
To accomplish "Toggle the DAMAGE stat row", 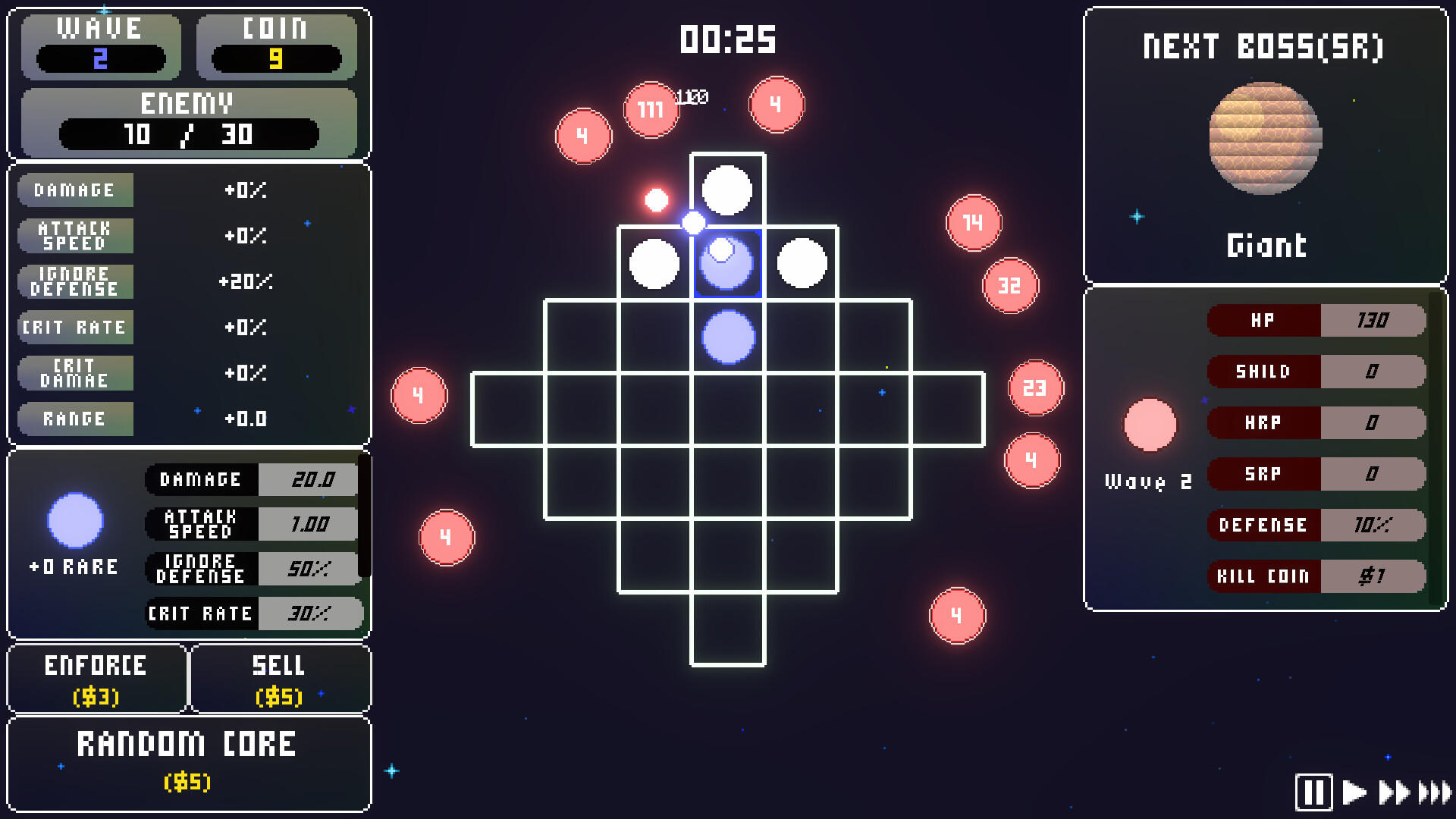I will pyautogui.click(x=75, y=190).
